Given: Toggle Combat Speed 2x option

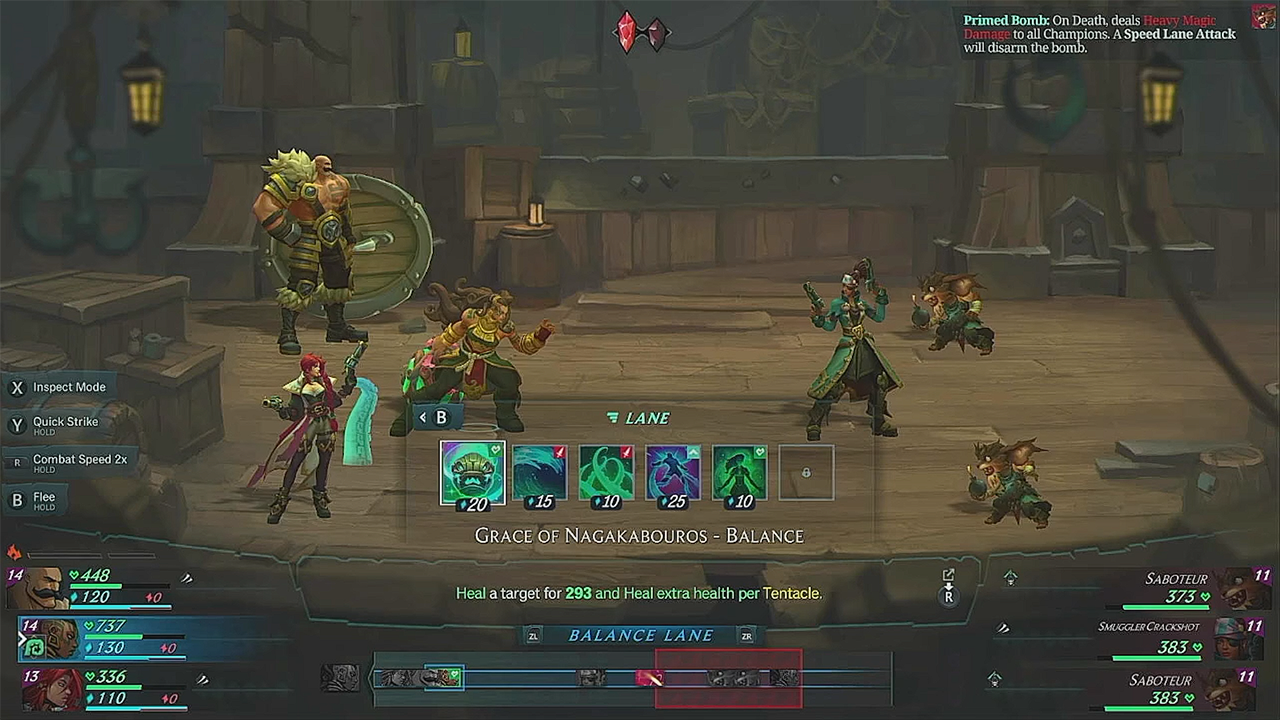Looking at the screenshot, I should click(x=79, y=460).
